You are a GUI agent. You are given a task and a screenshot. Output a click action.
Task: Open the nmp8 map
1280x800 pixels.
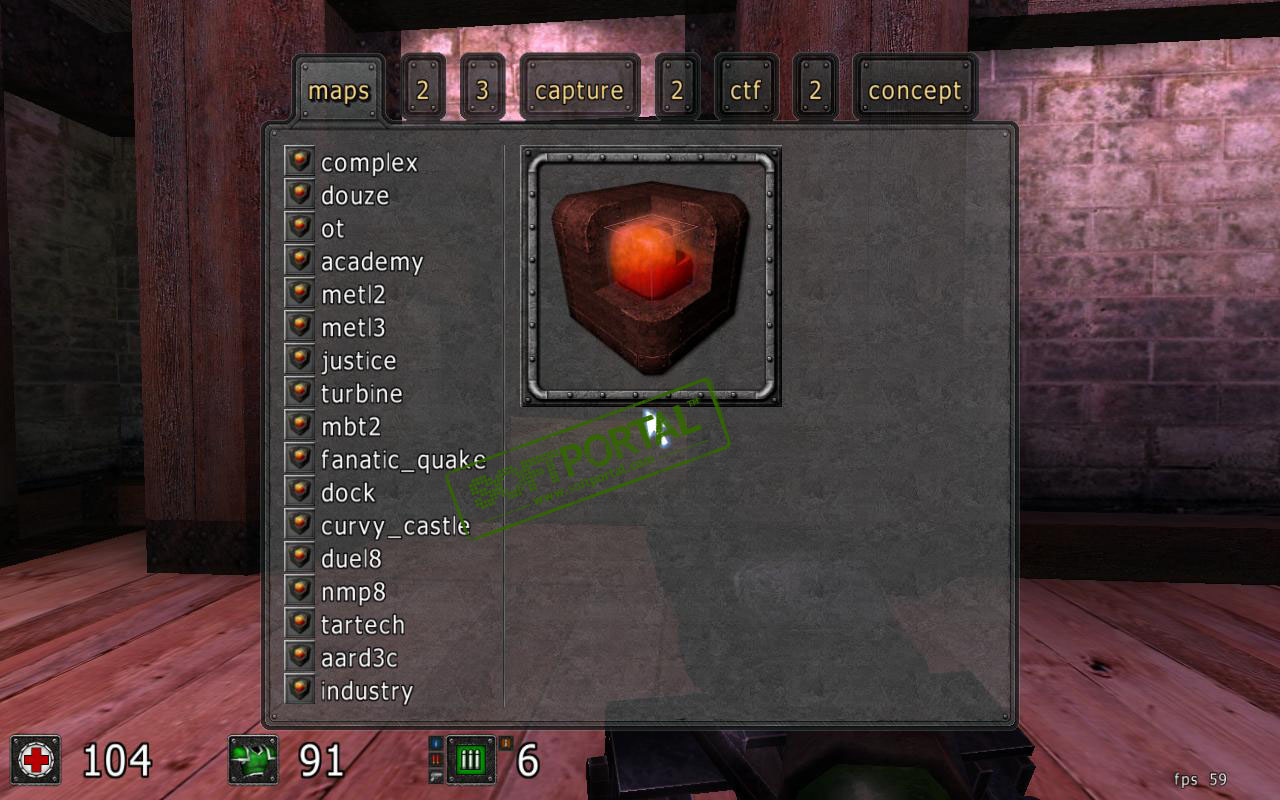352,591
